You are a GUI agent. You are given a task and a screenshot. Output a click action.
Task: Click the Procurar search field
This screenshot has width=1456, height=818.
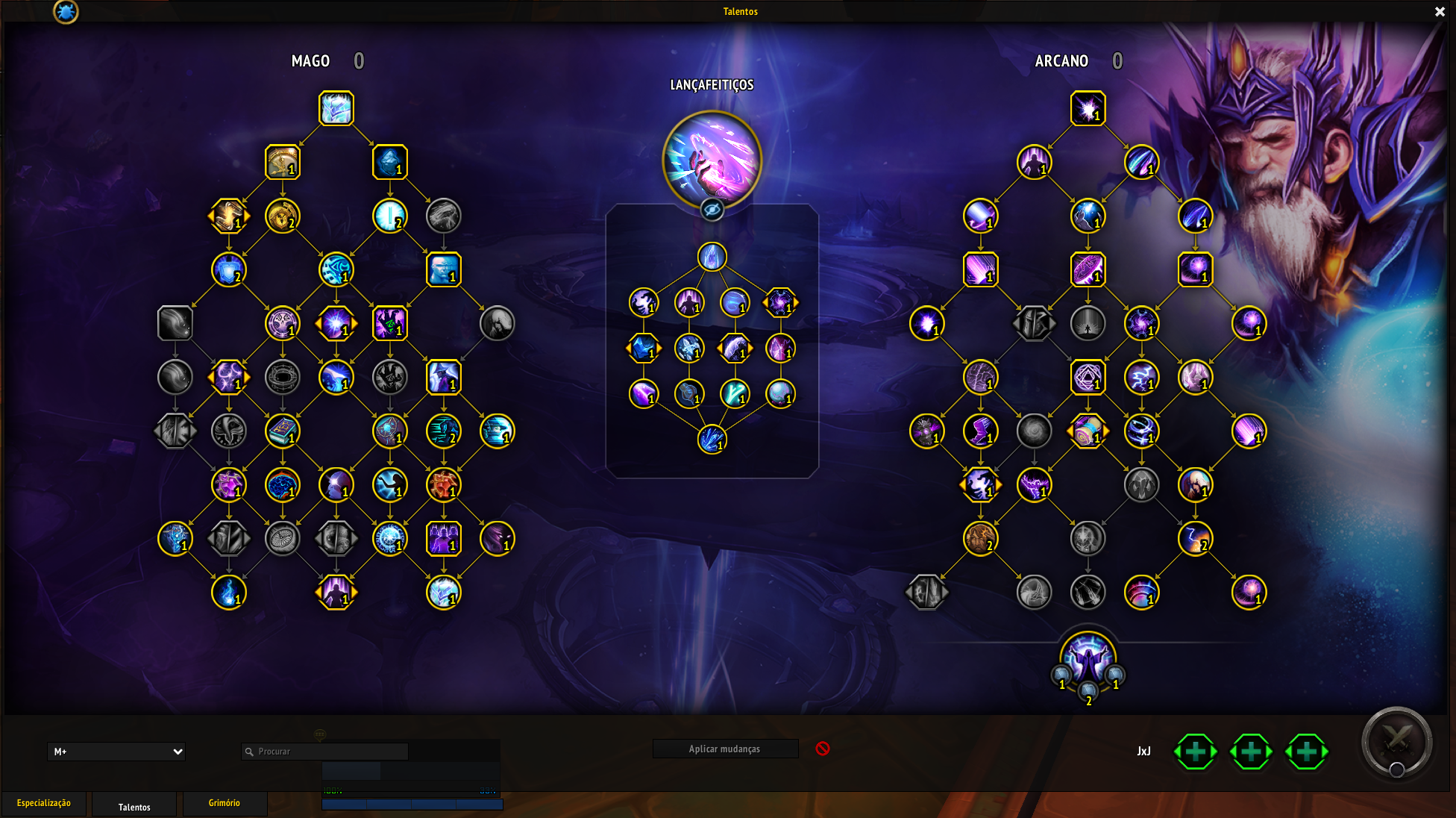(x=325, y=752)
